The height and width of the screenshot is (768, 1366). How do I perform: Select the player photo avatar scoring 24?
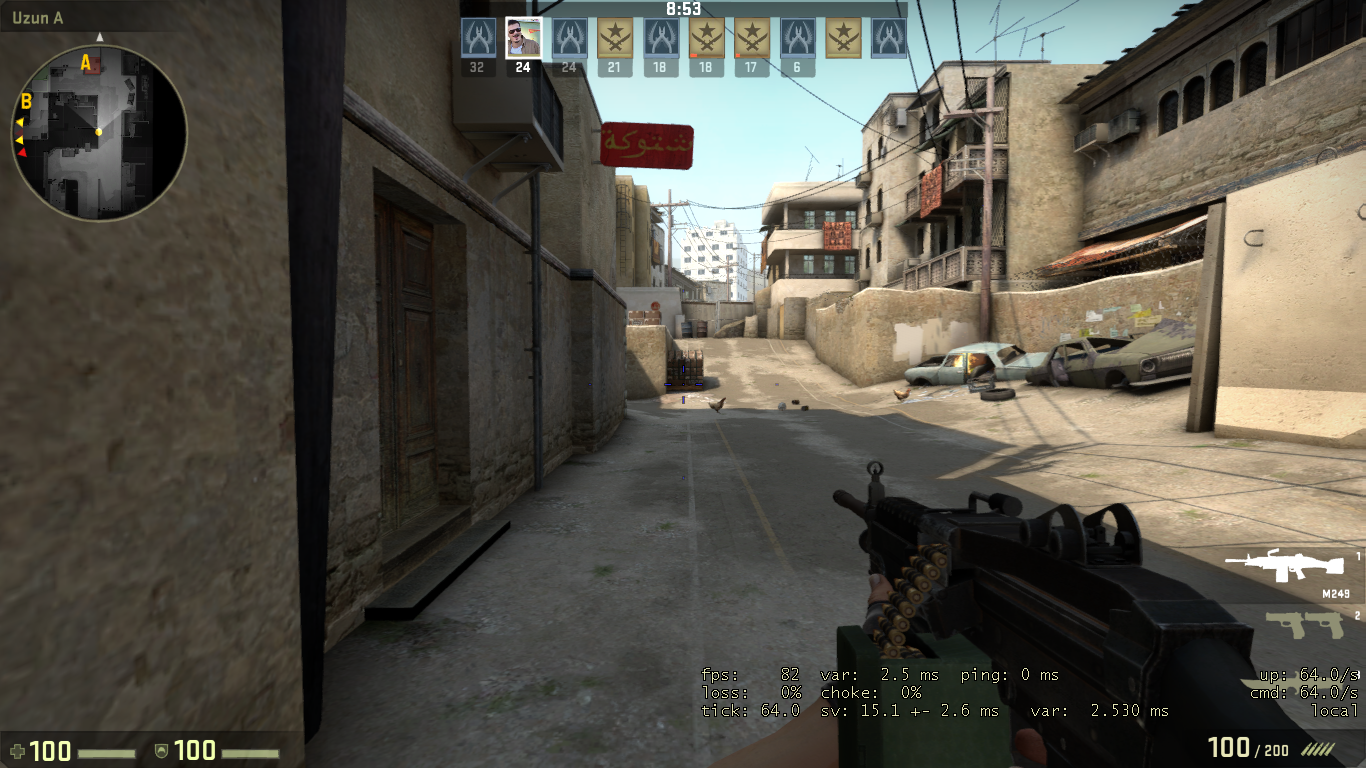(x=523, y=38)
